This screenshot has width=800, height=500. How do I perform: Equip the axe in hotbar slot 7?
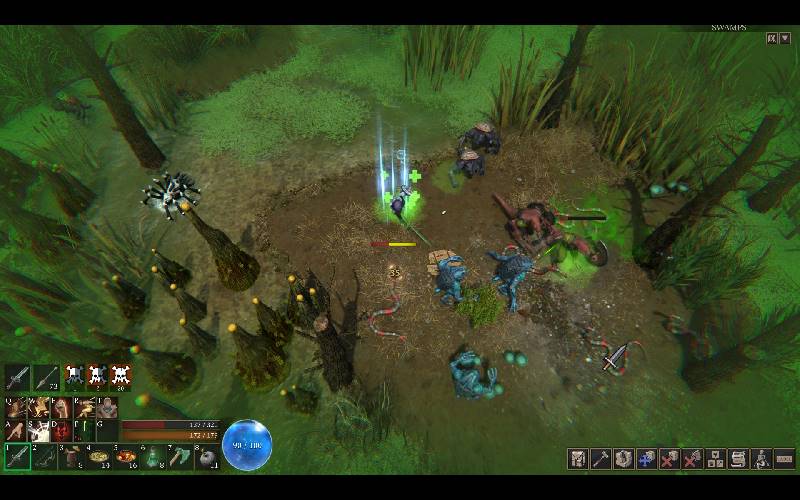pos(178,457)
